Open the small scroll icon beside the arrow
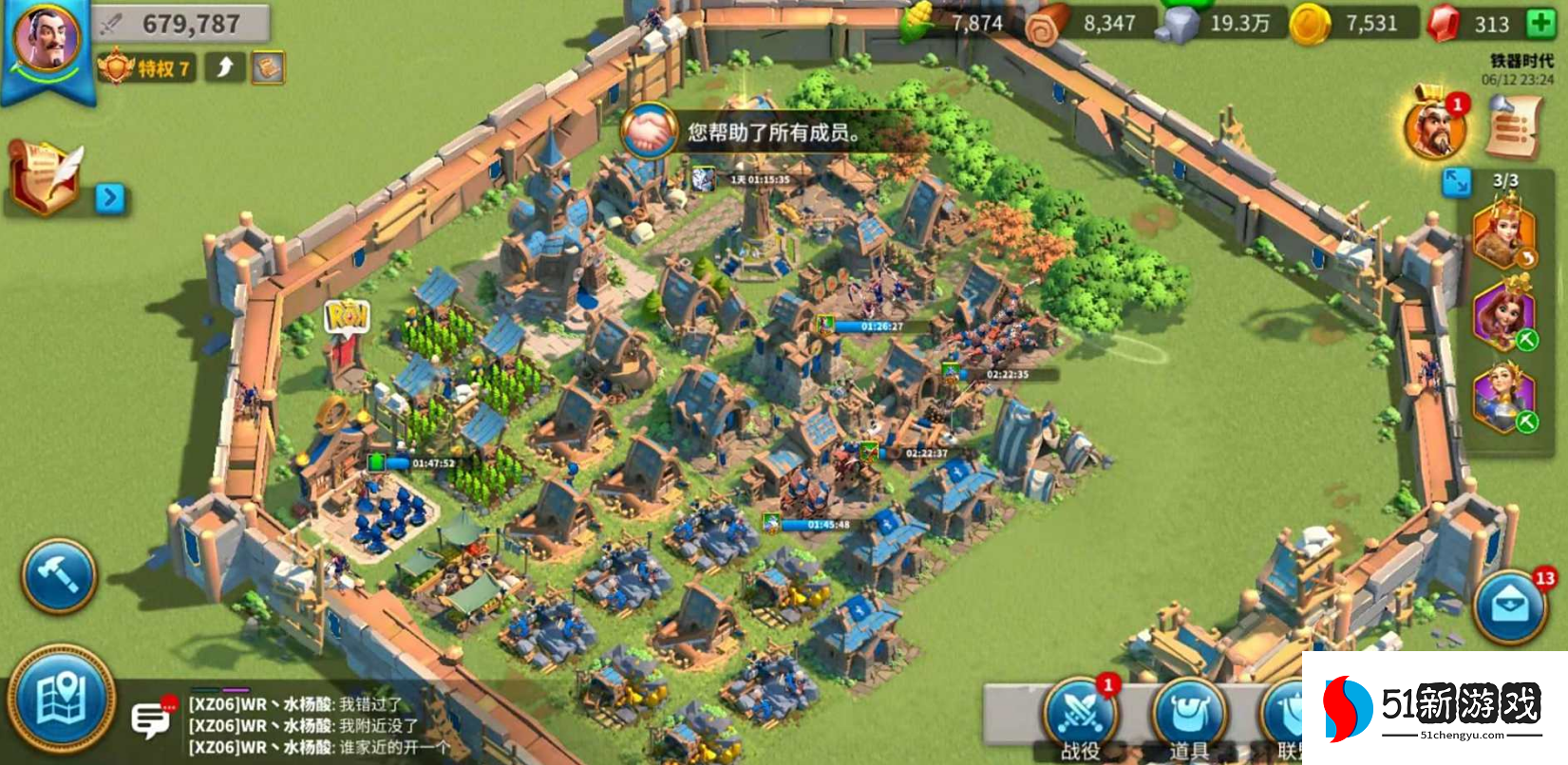The width and height of the screenshot is (1568, 765). (268, 67)
